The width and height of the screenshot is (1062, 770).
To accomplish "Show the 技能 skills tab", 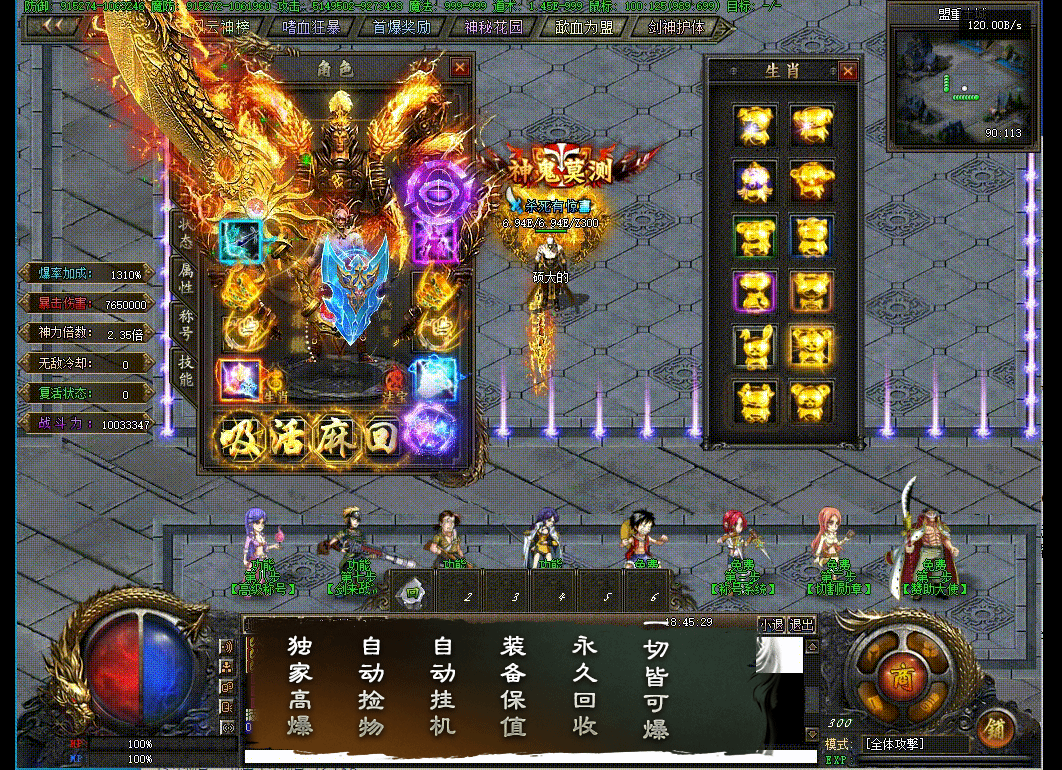I will pos(186,369).
